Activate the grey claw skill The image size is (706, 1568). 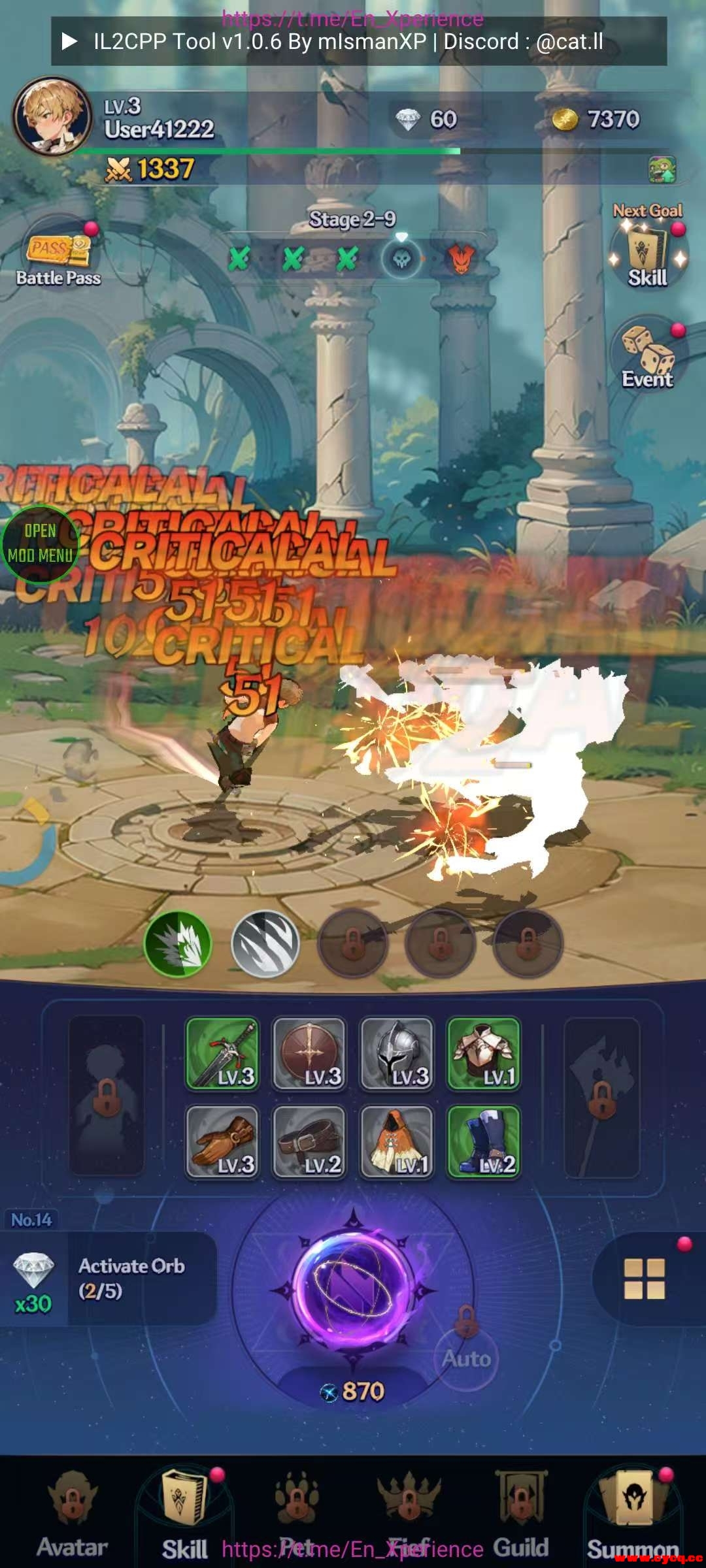[265, 944]
